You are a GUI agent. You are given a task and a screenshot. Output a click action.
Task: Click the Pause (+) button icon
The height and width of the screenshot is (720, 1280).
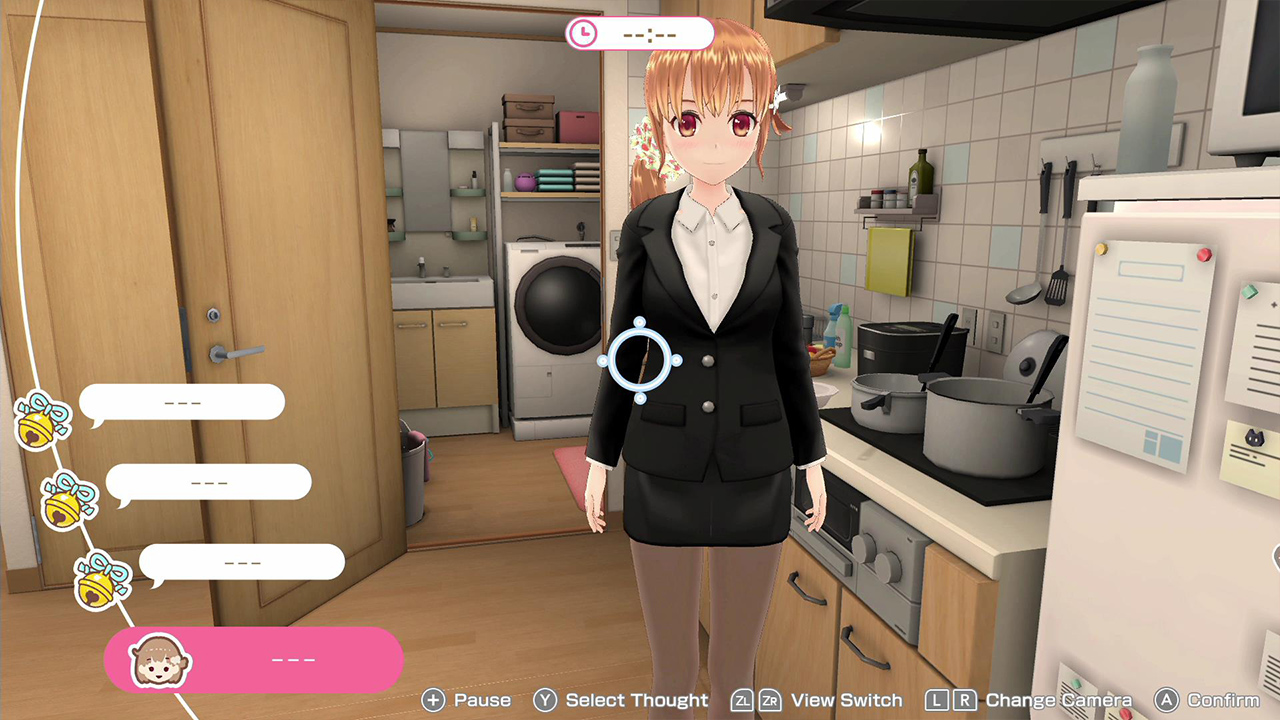pyautogui.click(x=432, y=701)
